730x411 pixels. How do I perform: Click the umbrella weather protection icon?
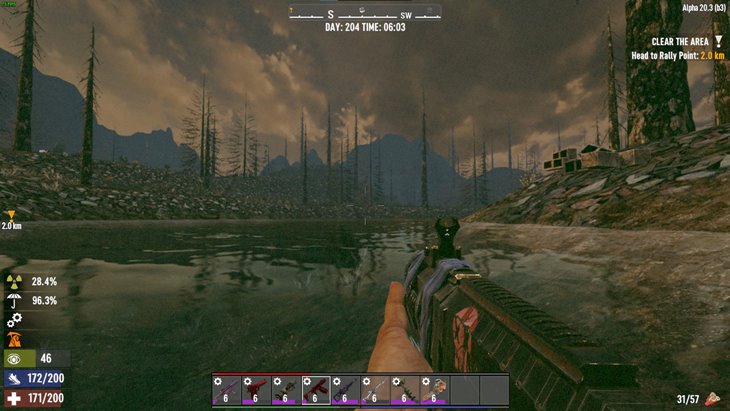[14, 300]
